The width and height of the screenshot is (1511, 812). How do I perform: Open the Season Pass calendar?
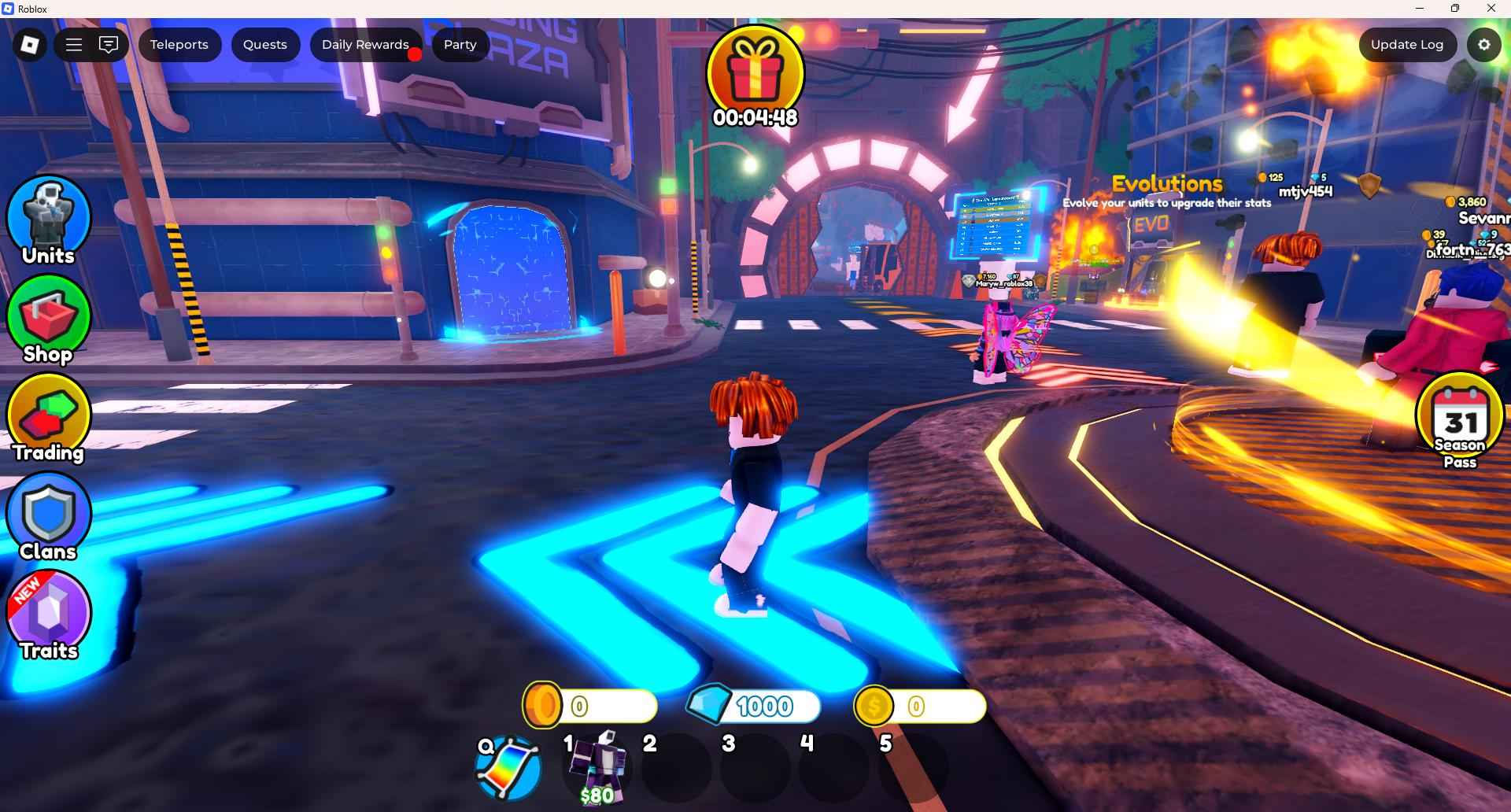(1460, 421)
